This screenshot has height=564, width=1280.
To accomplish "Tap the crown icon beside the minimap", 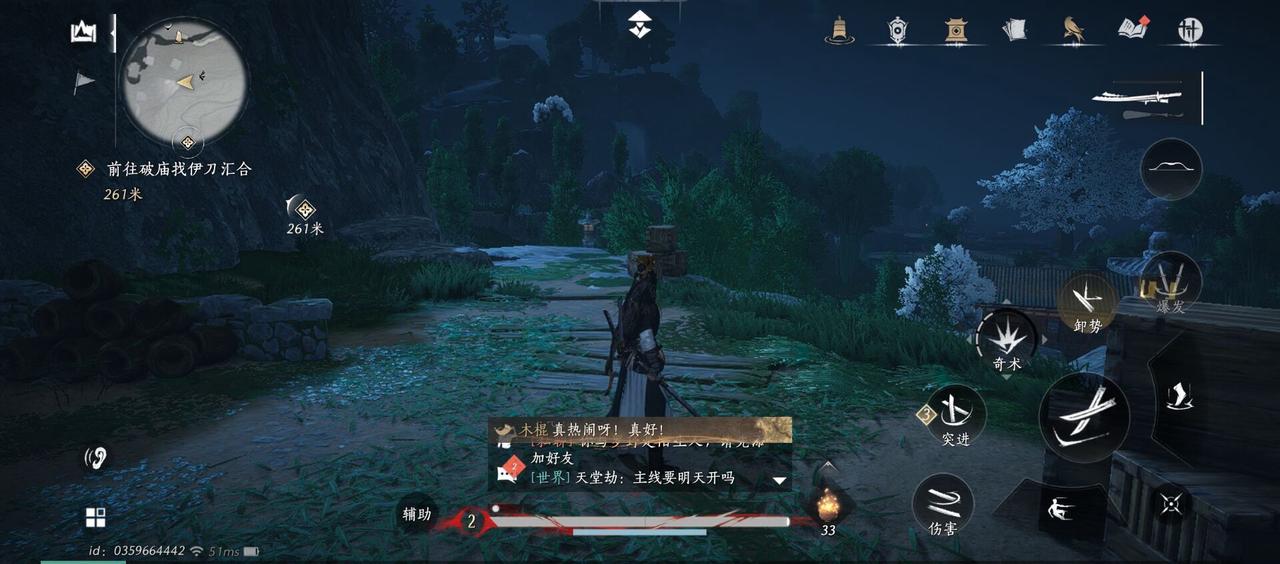I will 83,33.
